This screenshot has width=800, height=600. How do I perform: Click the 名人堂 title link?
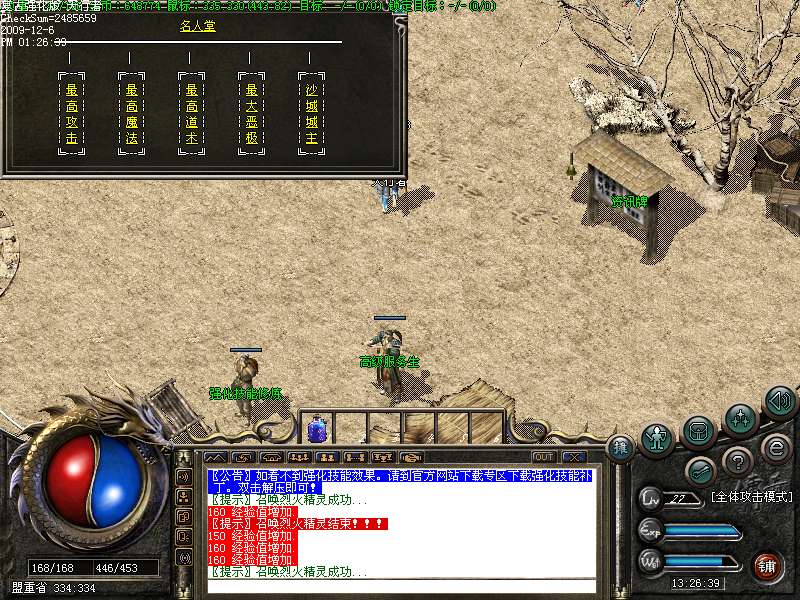click(197, 26)
